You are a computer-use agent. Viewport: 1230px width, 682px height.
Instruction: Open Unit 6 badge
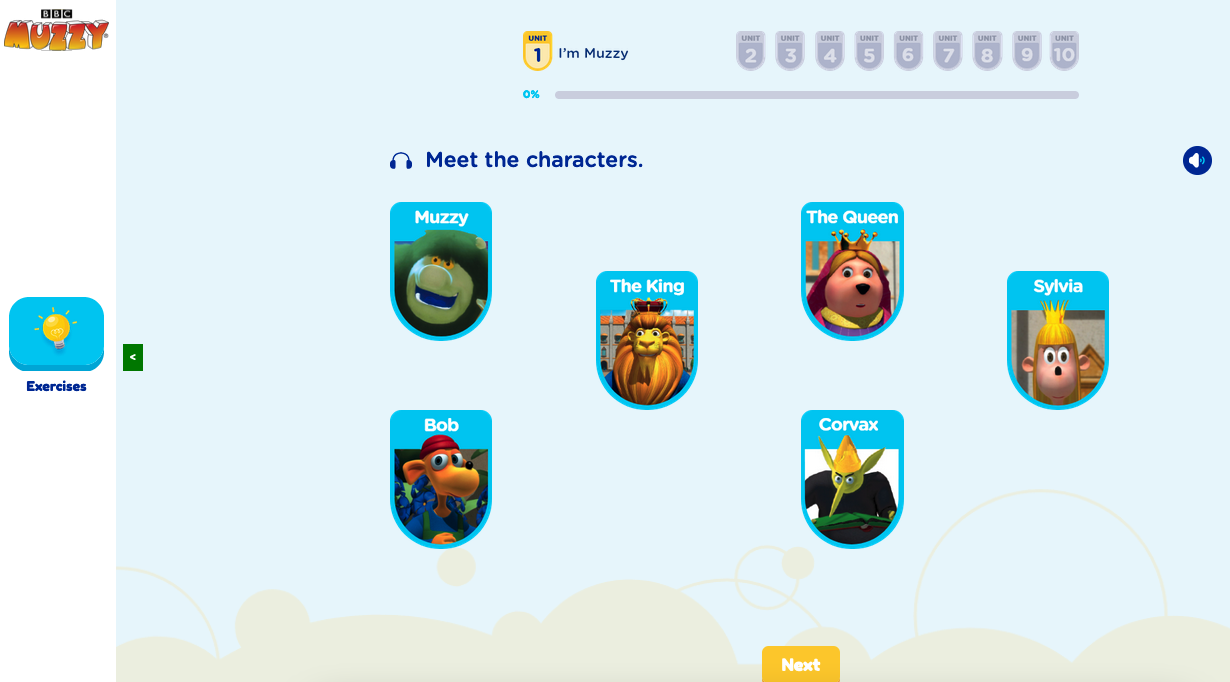pyautogui.click(x=908, y=51)
